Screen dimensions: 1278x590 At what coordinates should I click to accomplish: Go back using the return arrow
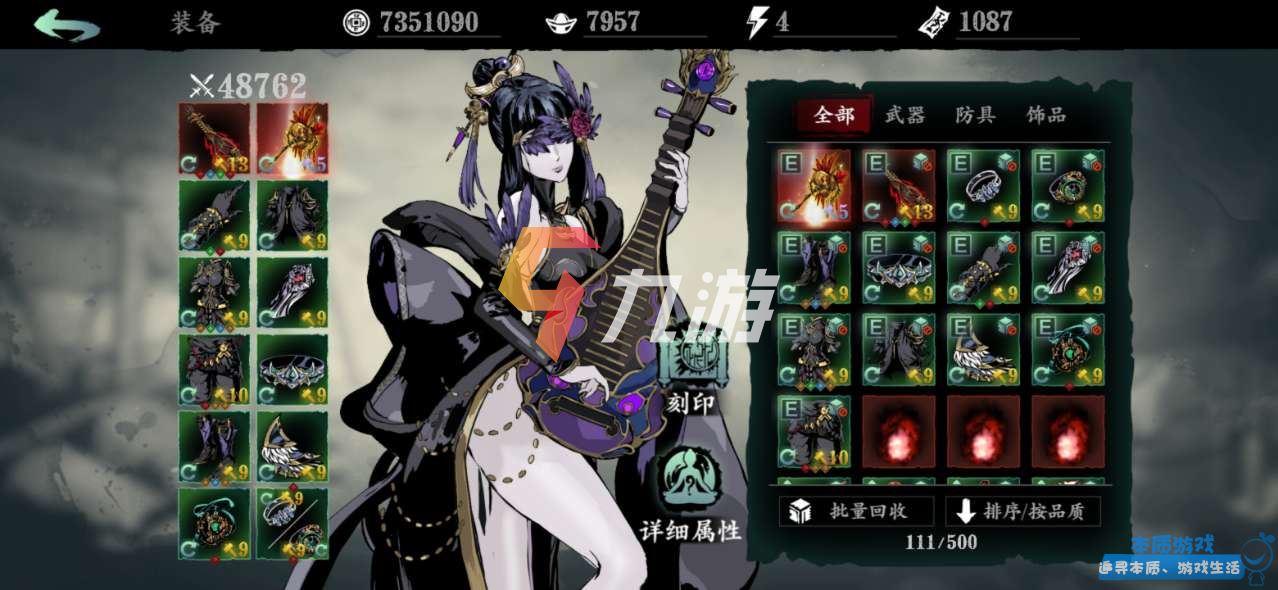[66, 24]
